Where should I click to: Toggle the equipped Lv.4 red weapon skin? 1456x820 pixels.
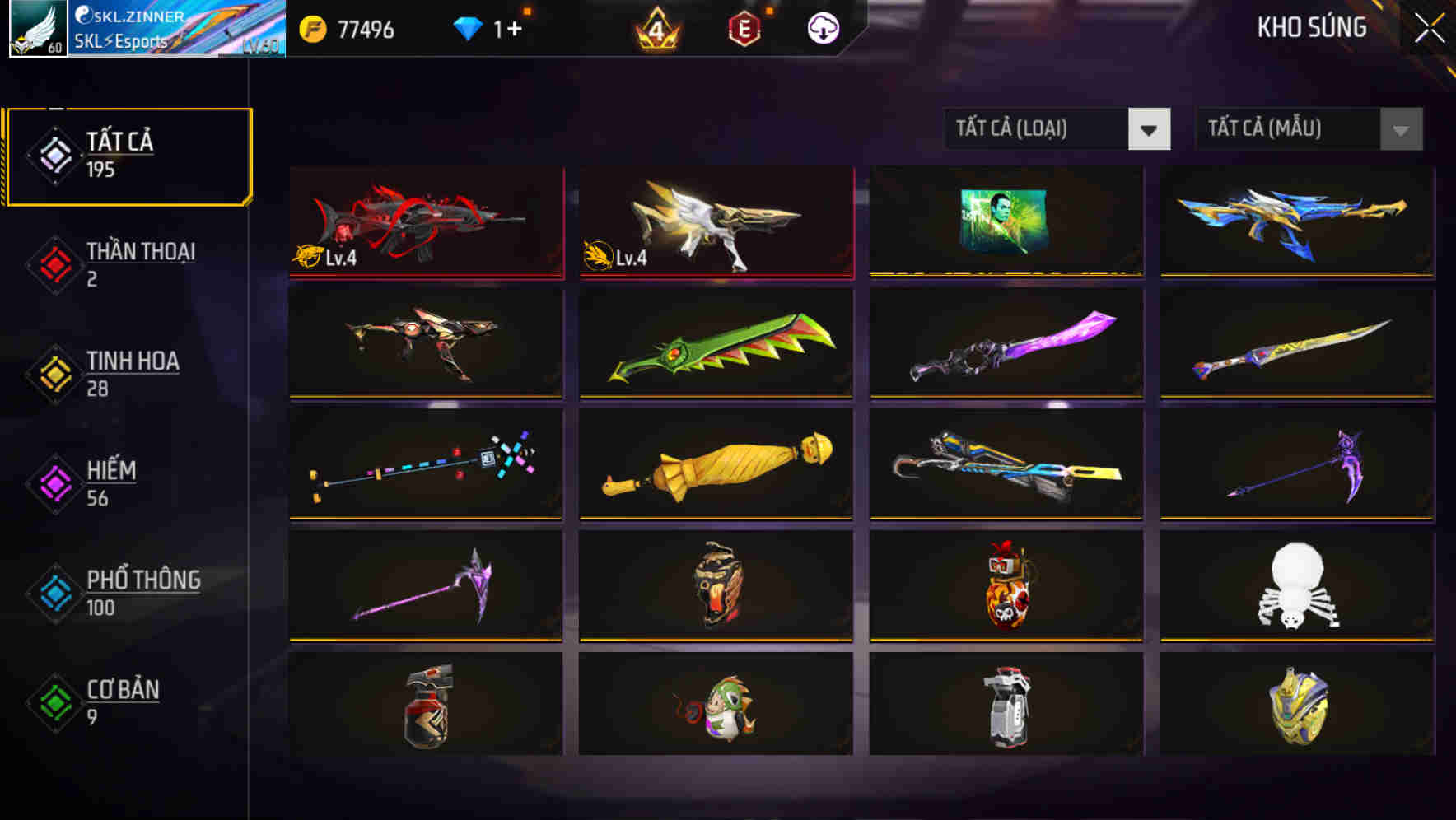[425, 222]
